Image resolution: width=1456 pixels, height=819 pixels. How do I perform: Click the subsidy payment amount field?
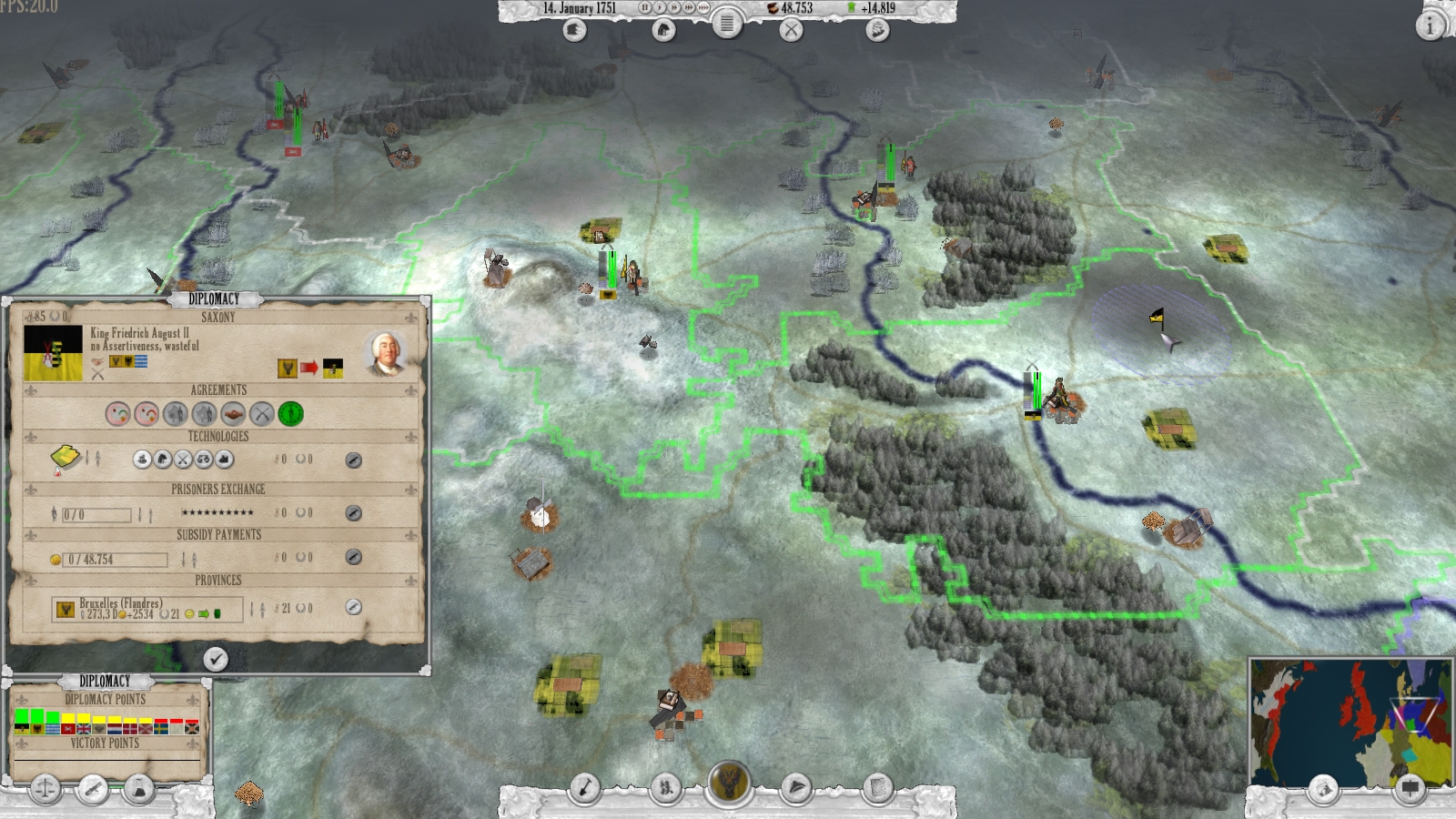pos(116,560)
